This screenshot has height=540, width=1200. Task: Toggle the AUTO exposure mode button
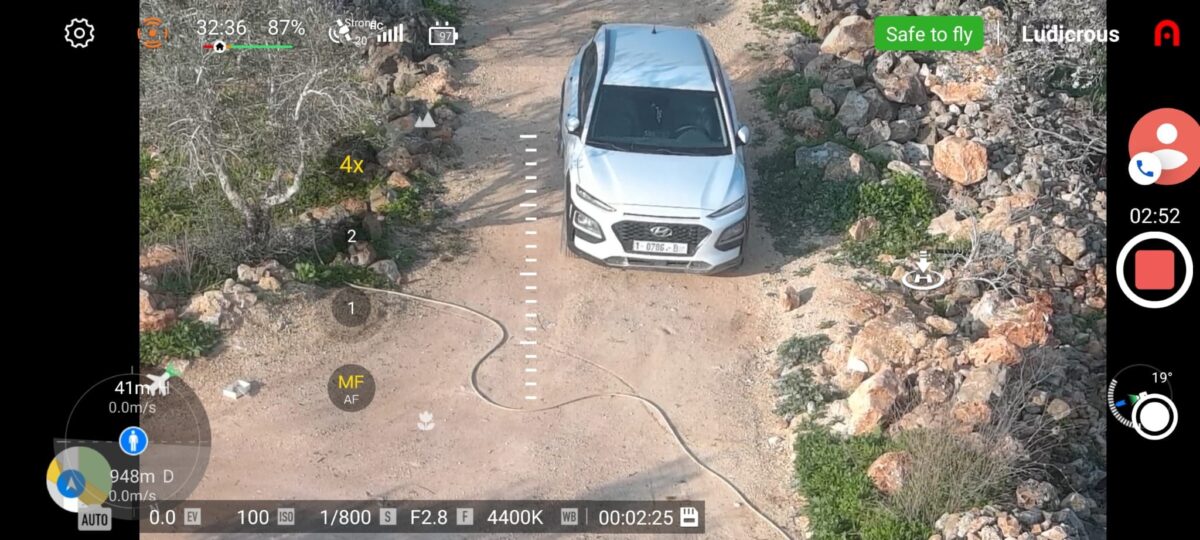(94, 520)
